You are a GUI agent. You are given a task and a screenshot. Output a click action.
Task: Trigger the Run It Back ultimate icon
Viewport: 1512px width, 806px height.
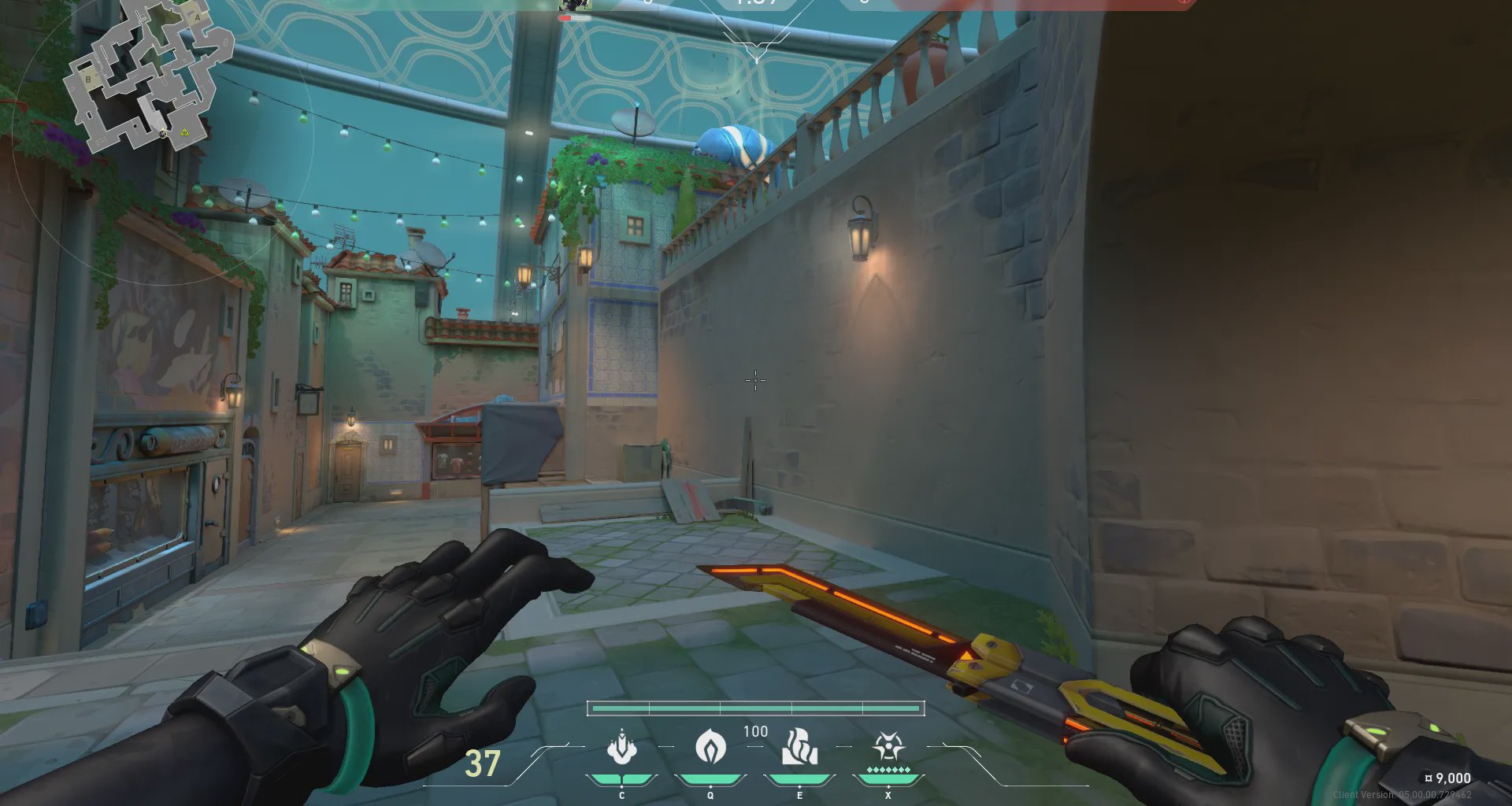point(888,745)
